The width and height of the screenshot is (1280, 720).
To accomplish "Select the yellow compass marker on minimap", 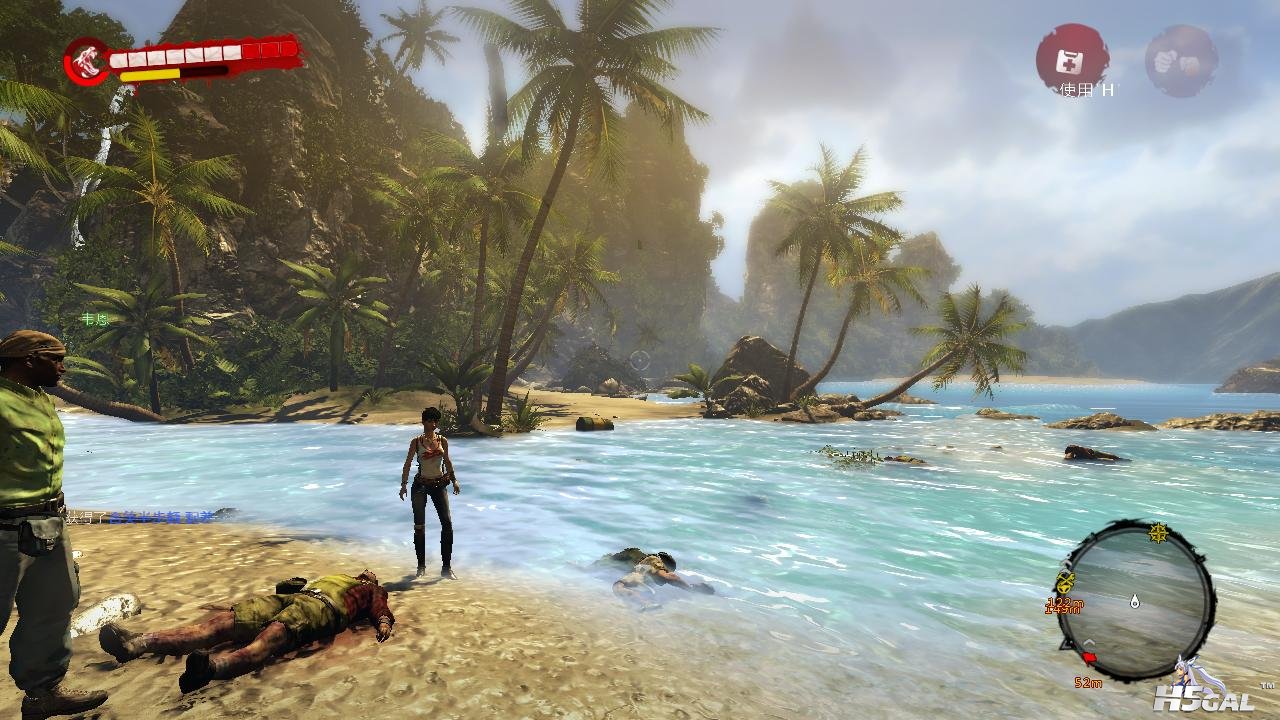I will [x=1159, y=531].
